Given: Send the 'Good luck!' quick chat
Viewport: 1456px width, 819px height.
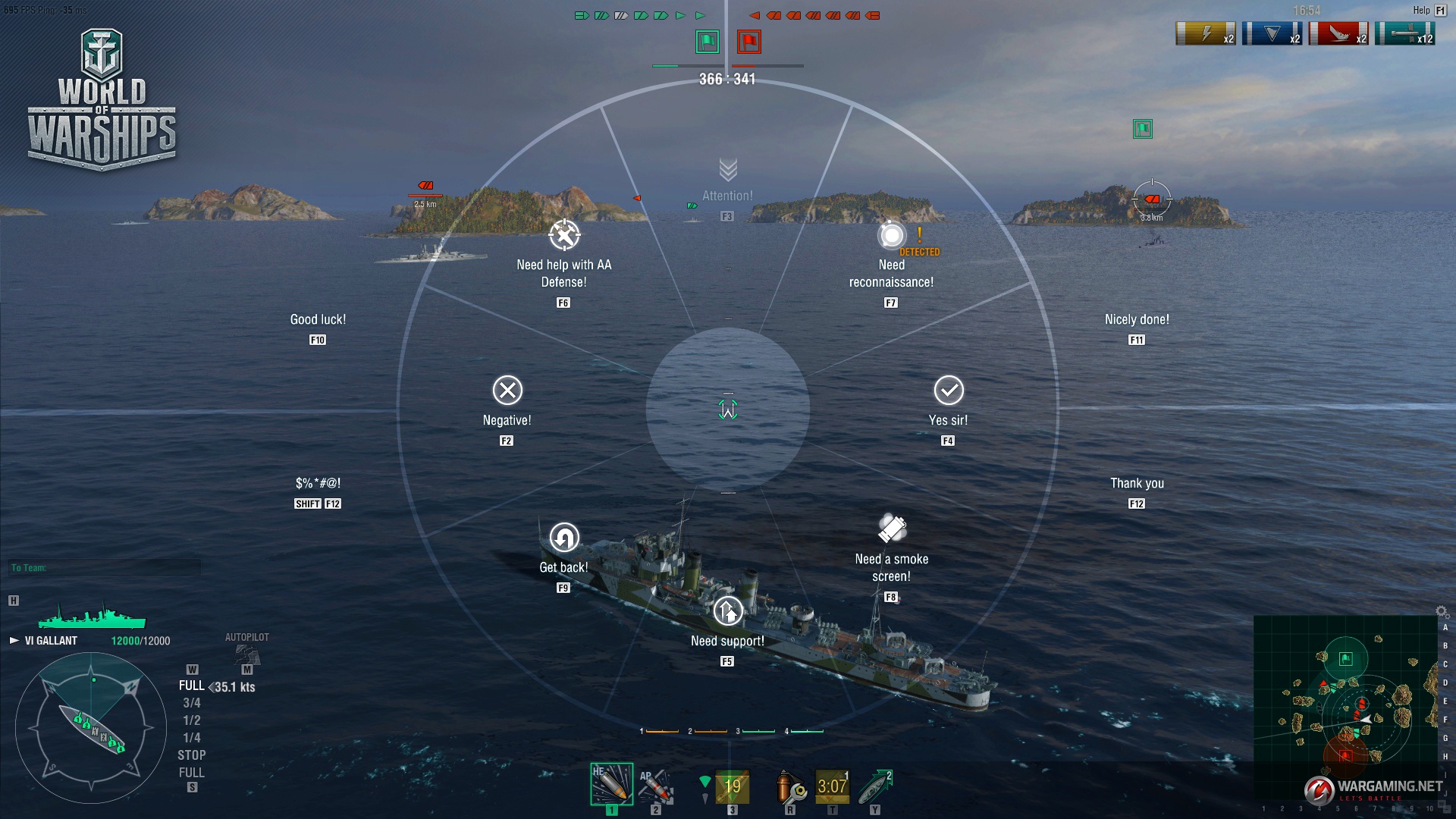Looking at the screenshot, I should 318,320.
